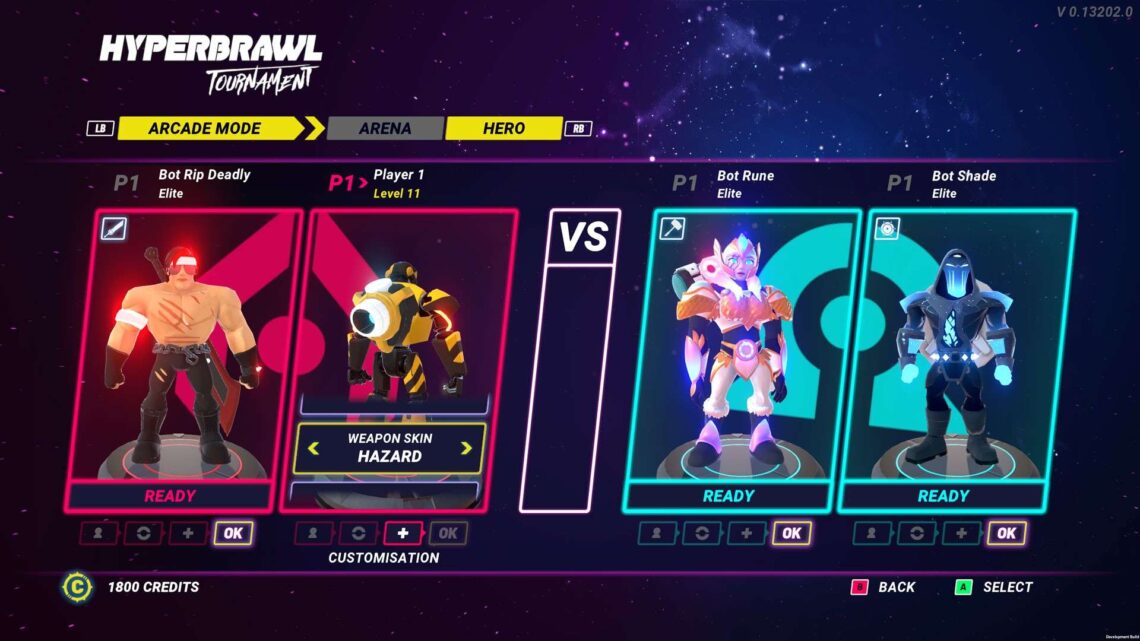Click the plus icon under Bot Shade
Viewport: 1140px width, 641px height.
pyautogui.click(x=961, y=533)
